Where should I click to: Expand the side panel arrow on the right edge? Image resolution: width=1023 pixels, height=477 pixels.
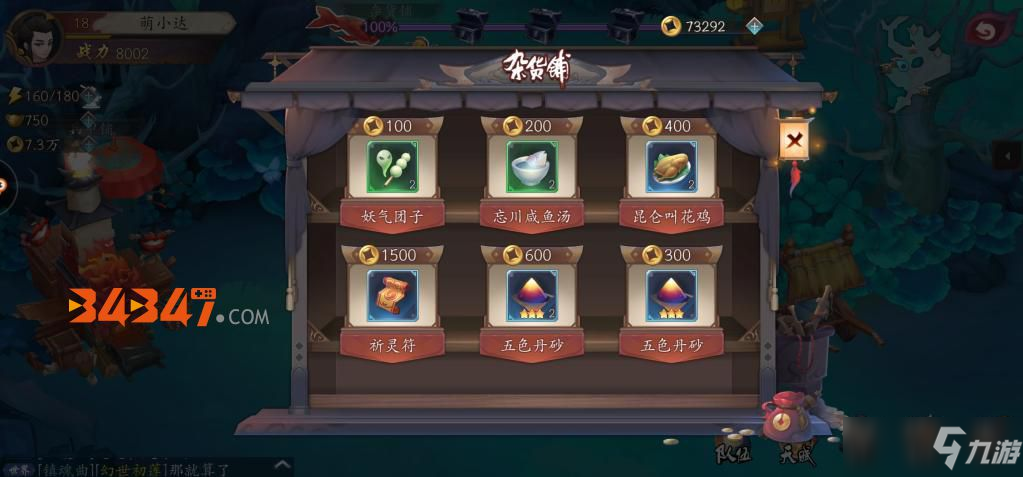[x=1010, y=154]
